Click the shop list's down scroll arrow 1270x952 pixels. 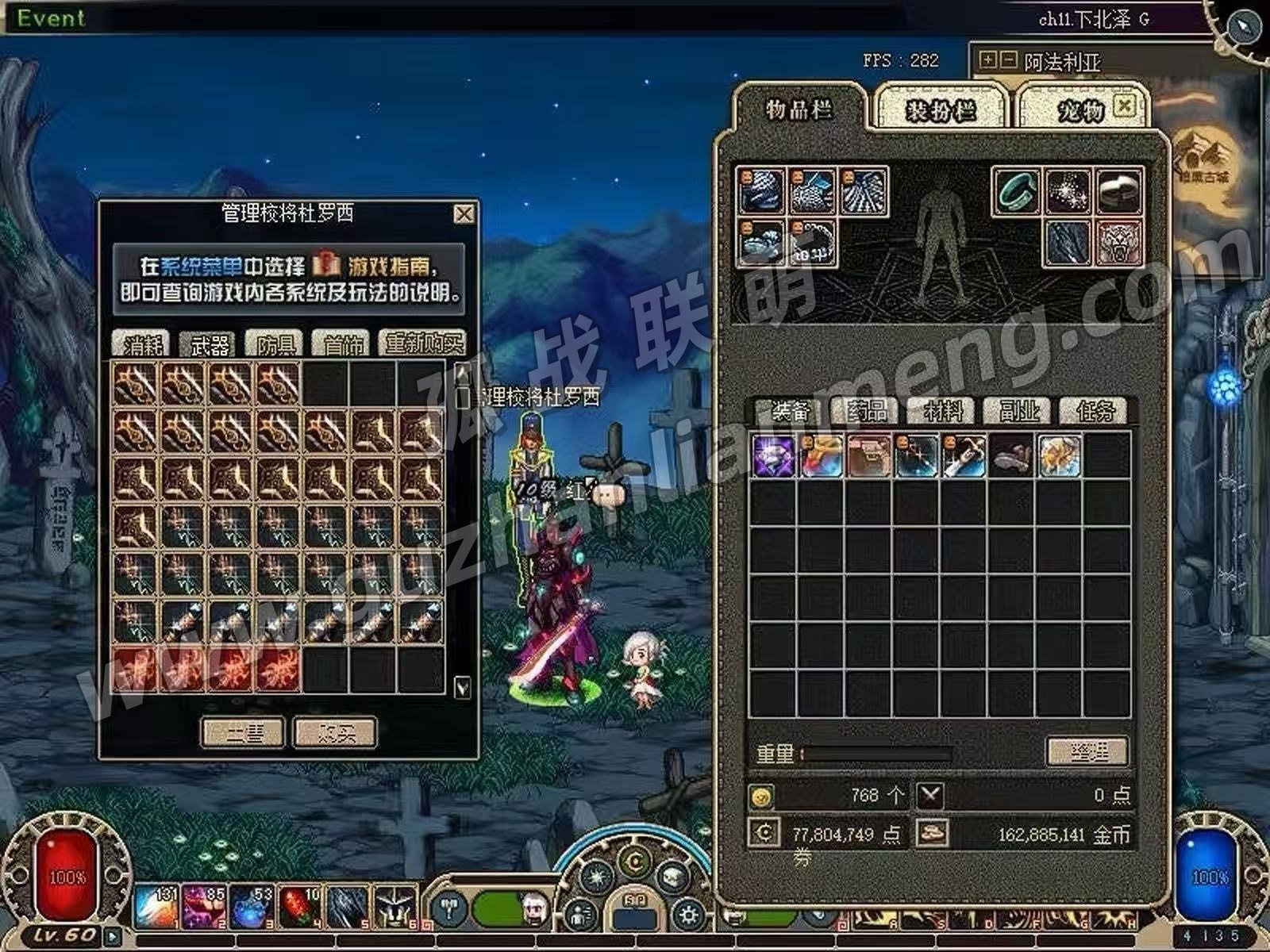coord(462,687)
